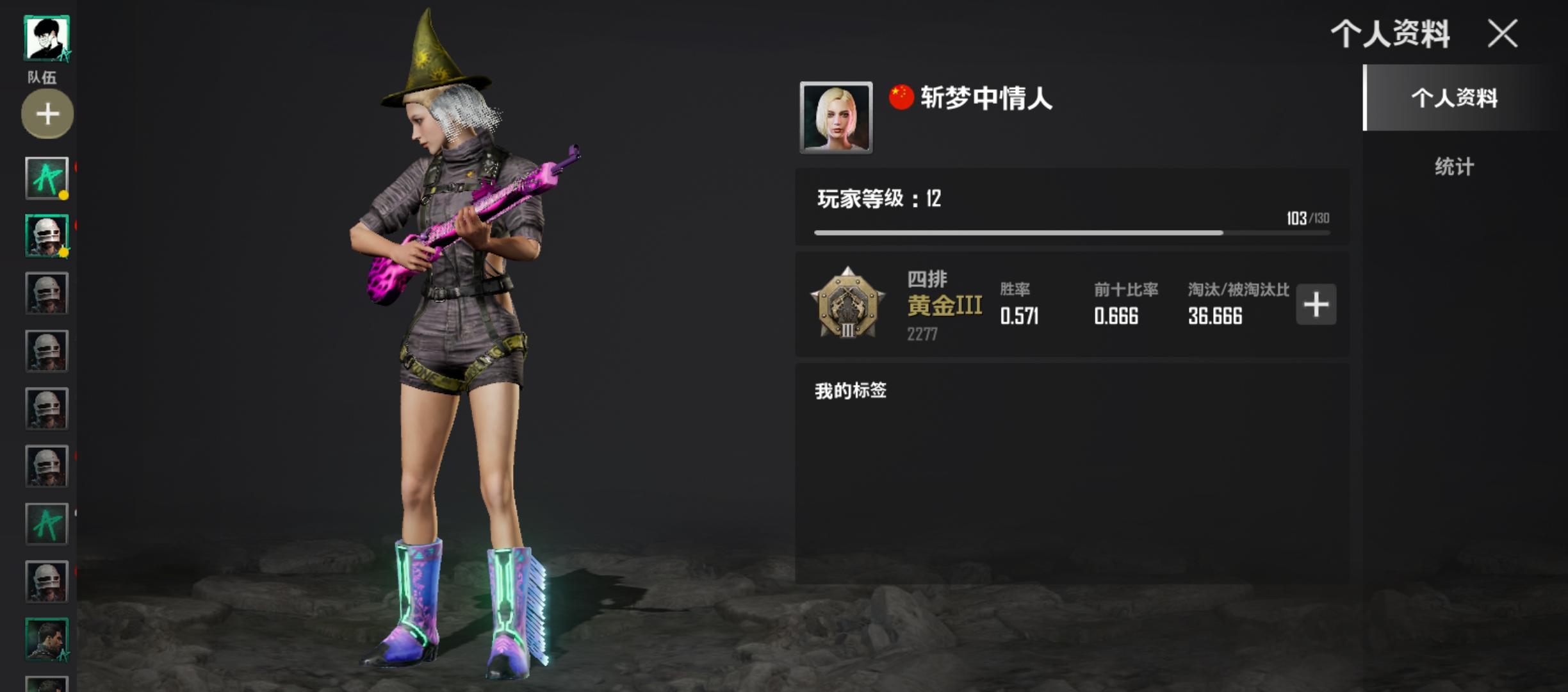Click the bottom soldier portrait in the sidebar

(x=47, y=638)
